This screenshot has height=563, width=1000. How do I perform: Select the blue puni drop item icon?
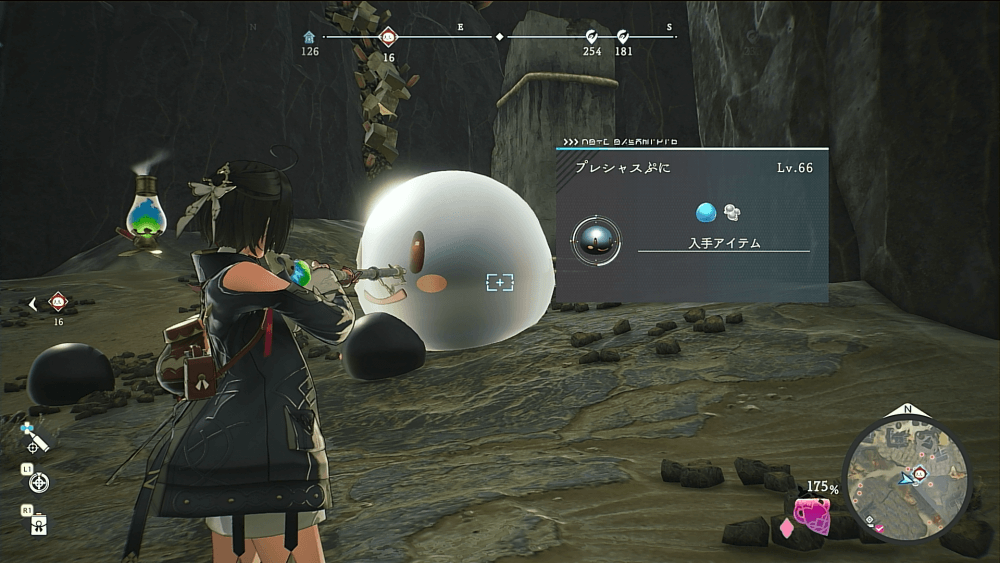706,212
